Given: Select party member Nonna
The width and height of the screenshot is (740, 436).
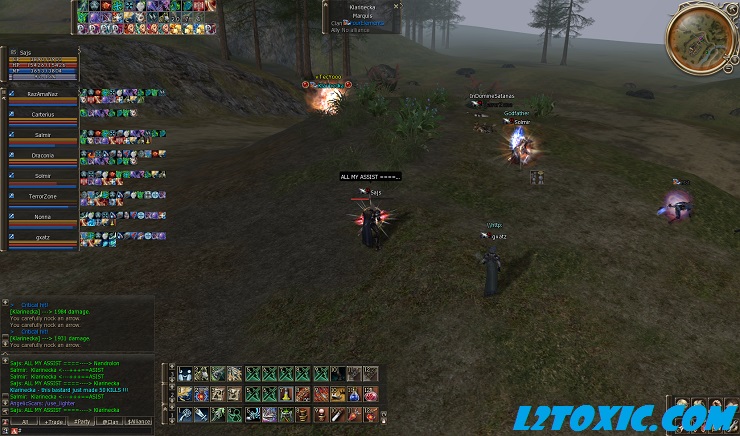Looking at the screenshot, I should pyautogui.click(x=42, y=216).
